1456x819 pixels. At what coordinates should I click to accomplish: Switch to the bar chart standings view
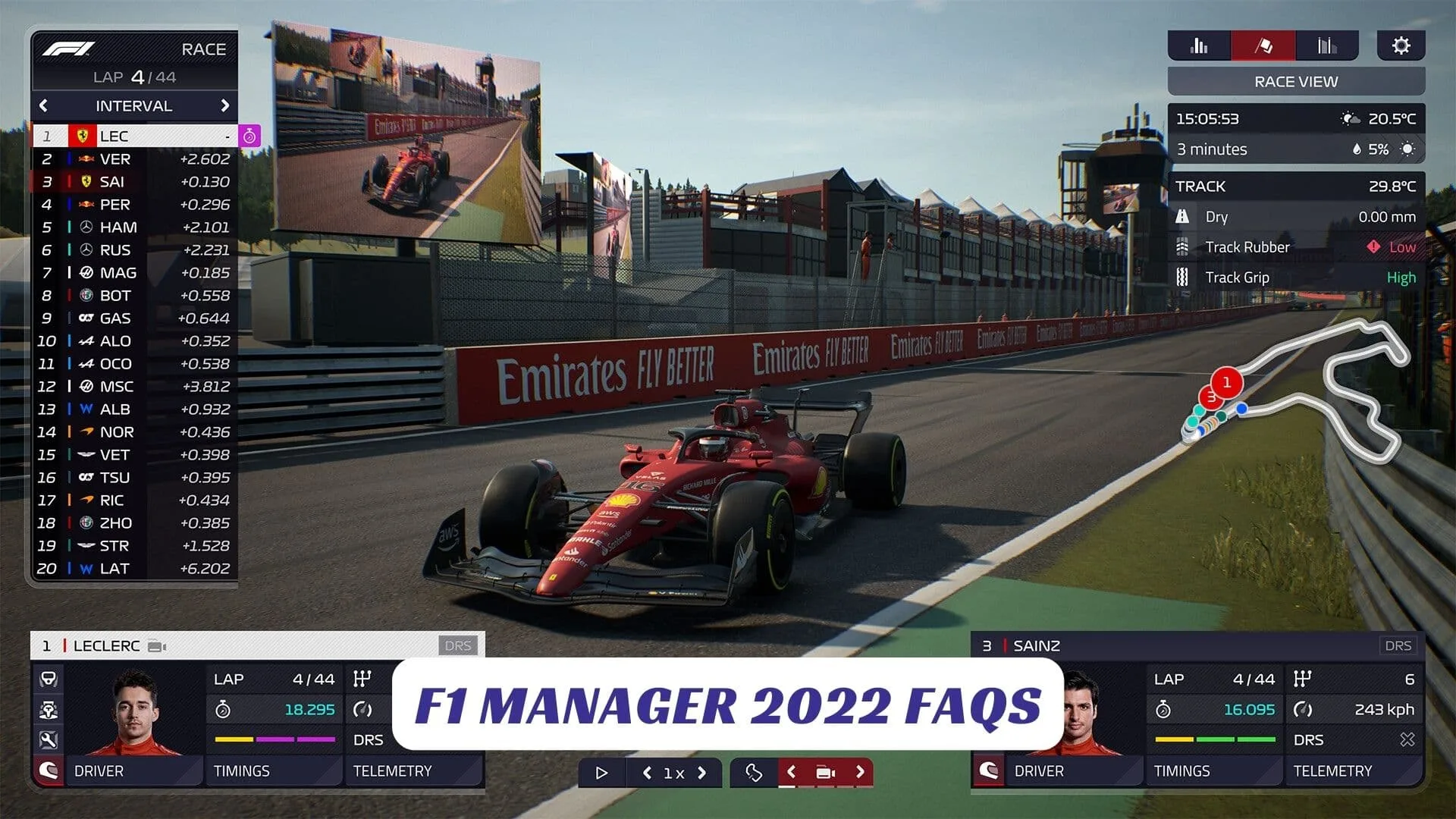1199,45
